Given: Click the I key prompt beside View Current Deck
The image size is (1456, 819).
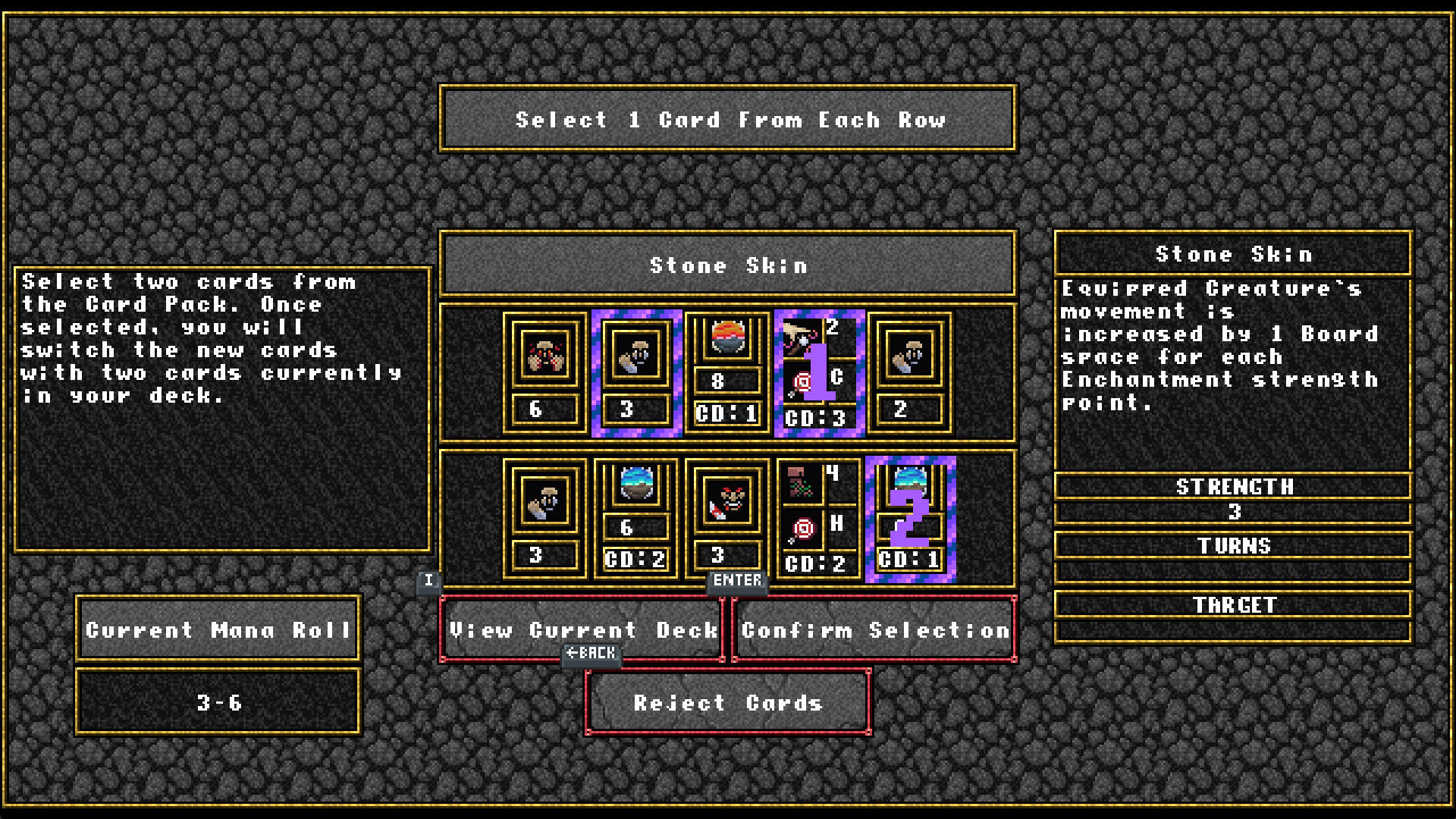Looking at the screenshot, I should [429, 580].
